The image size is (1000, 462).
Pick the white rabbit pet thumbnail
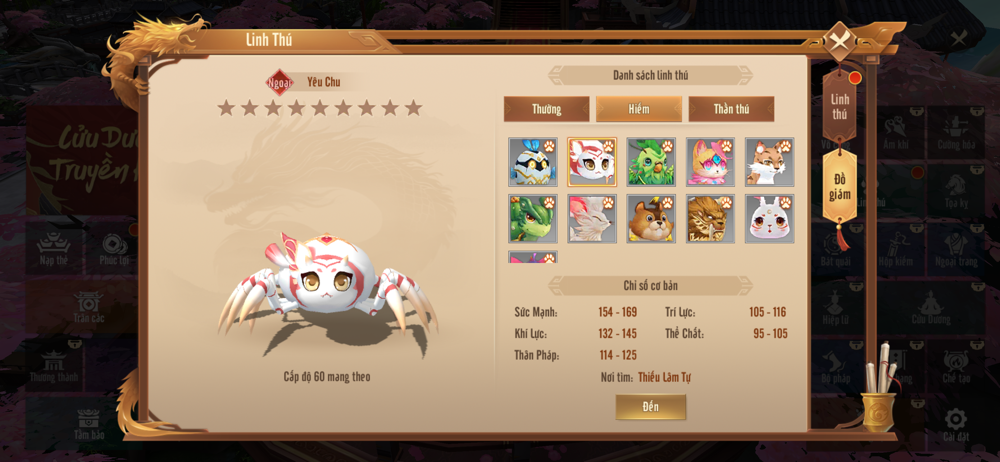pos(769,219)
